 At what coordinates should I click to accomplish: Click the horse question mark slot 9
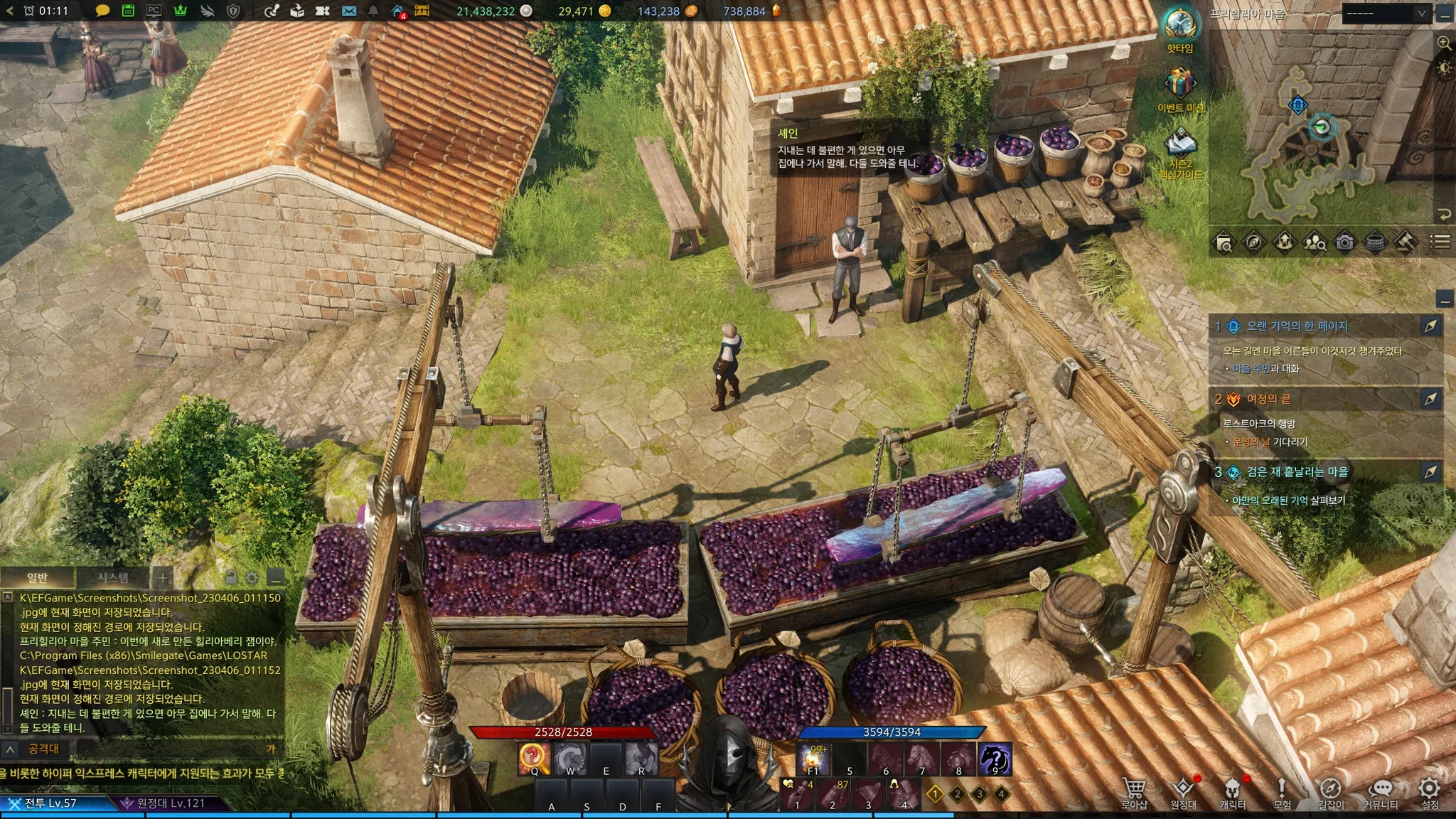coord(994,759)
